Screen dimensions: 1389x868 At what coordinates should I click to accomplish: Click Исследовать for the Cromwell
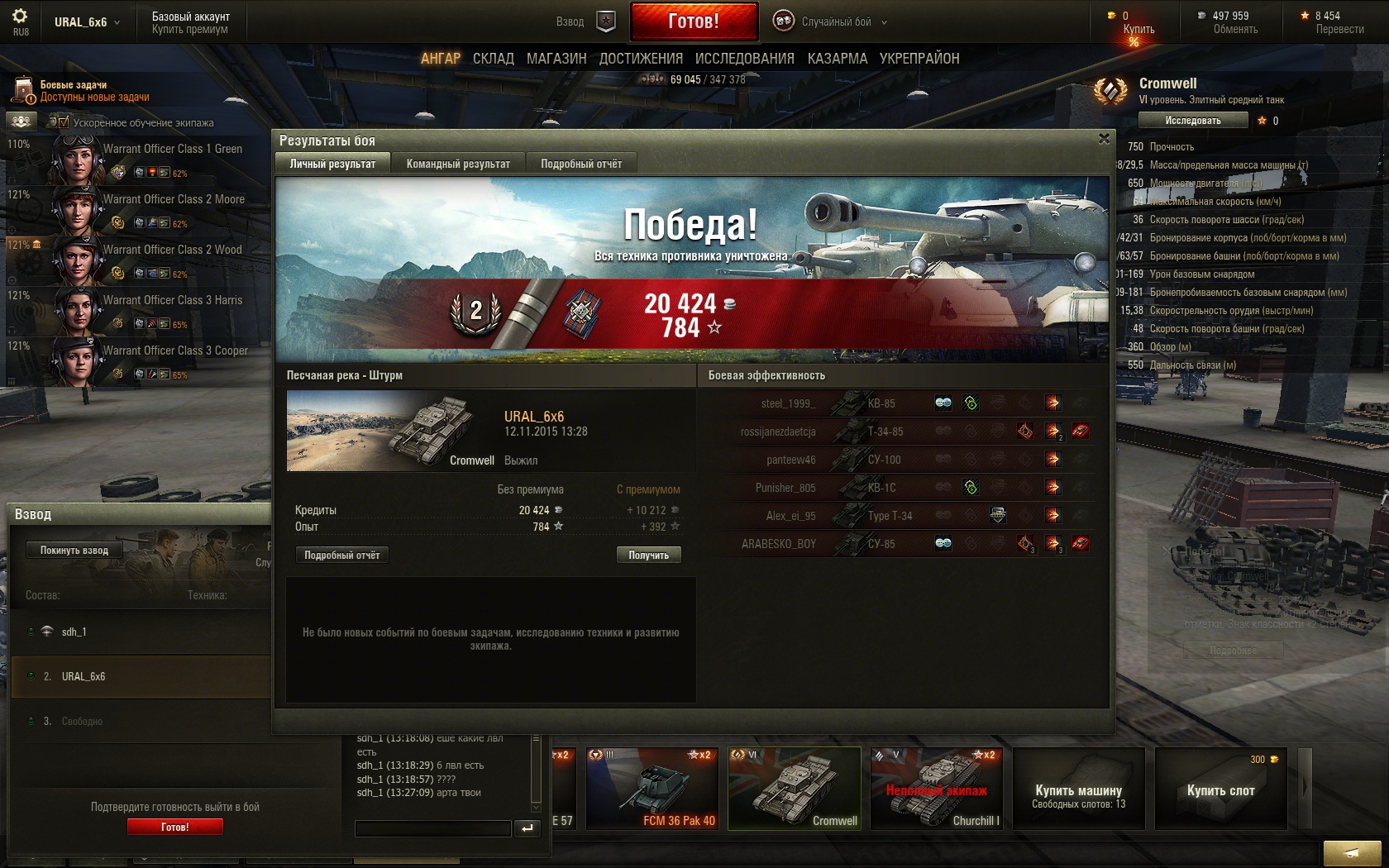pyautogui.click(x=1192, y=121)
